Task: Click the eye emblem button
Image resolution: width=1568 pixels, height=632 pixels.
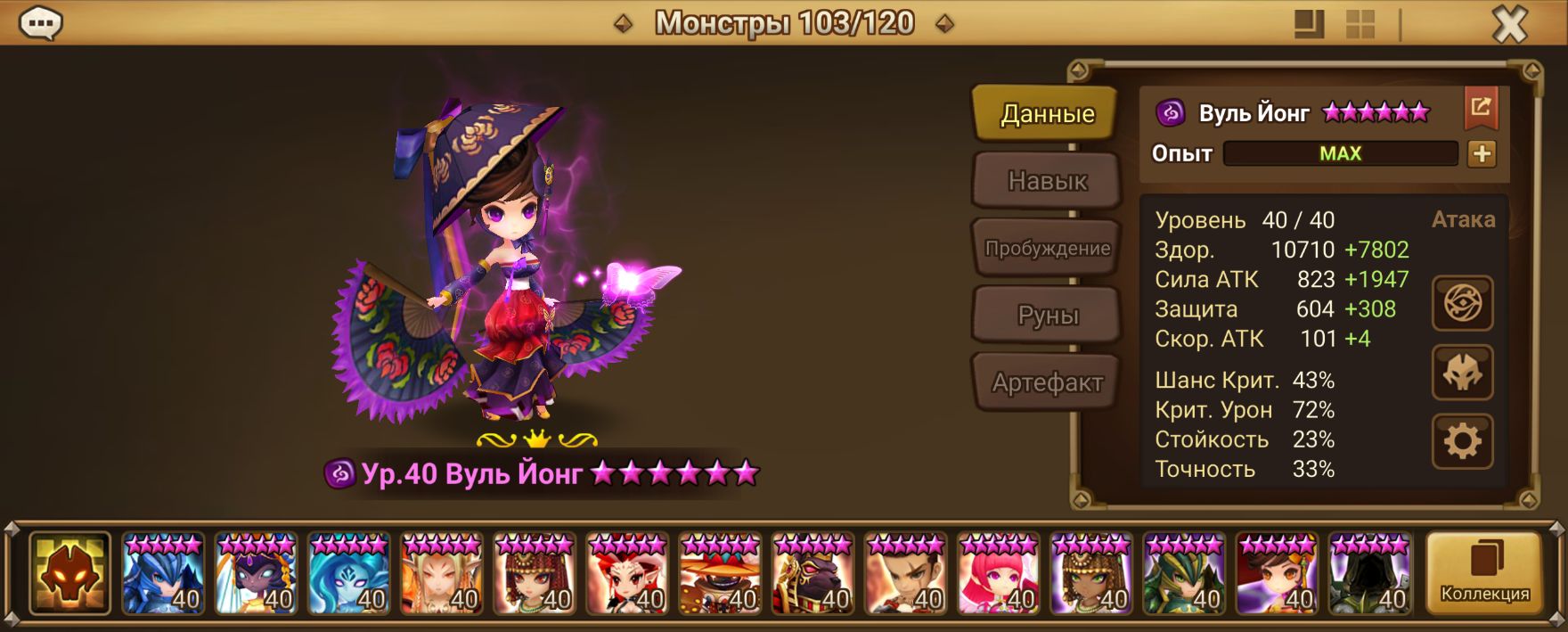Action: pos(1462,304)
